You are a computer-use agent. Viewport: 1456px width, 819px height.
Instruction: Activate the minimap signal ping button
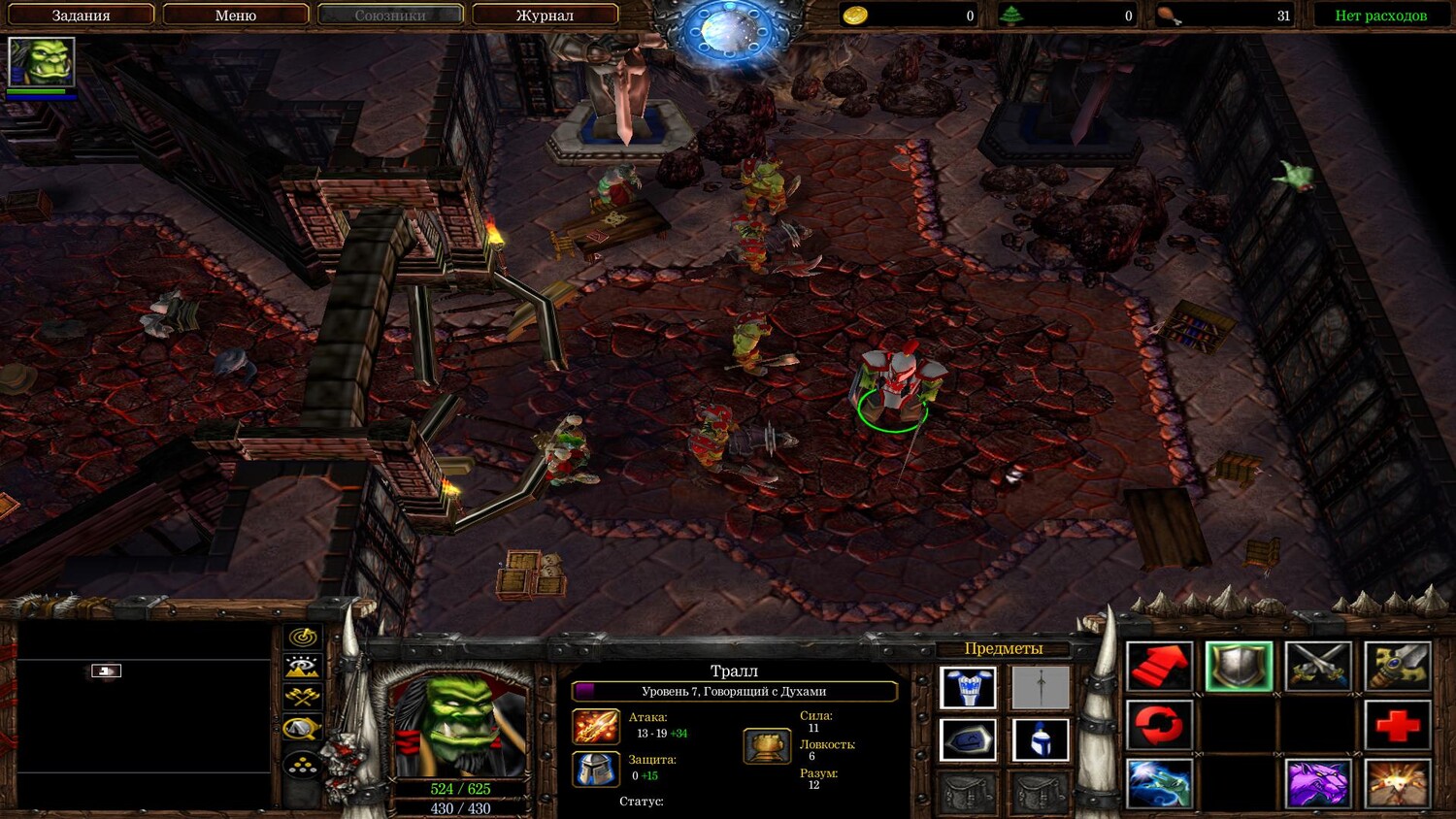[x=303, y=638]
